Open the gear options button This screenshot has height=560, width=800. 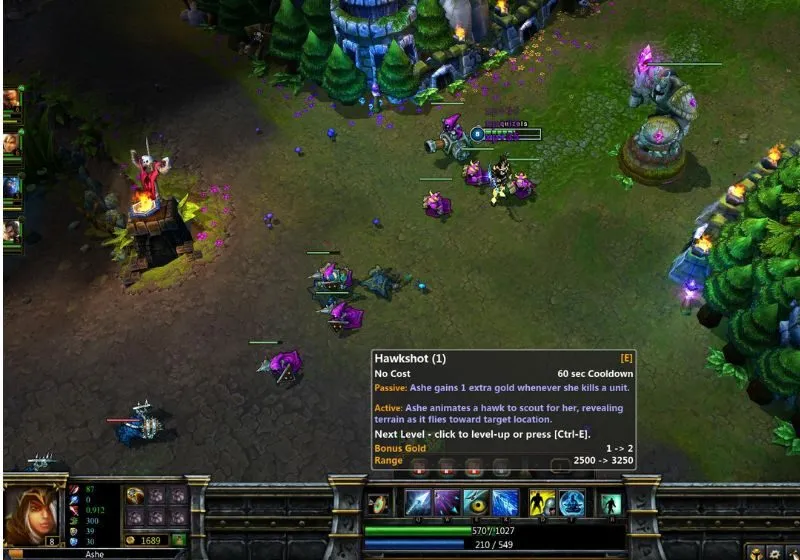pyautogui.click(x=773, y=553)
